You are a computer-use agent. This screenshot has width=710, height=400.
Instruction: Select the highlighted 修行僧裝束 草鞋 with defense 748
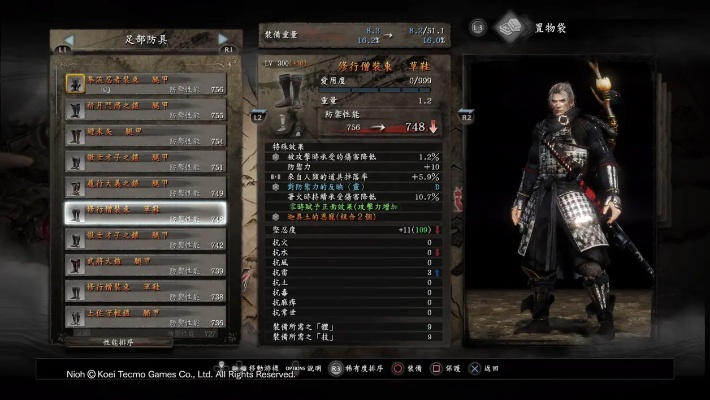[147, 212]
